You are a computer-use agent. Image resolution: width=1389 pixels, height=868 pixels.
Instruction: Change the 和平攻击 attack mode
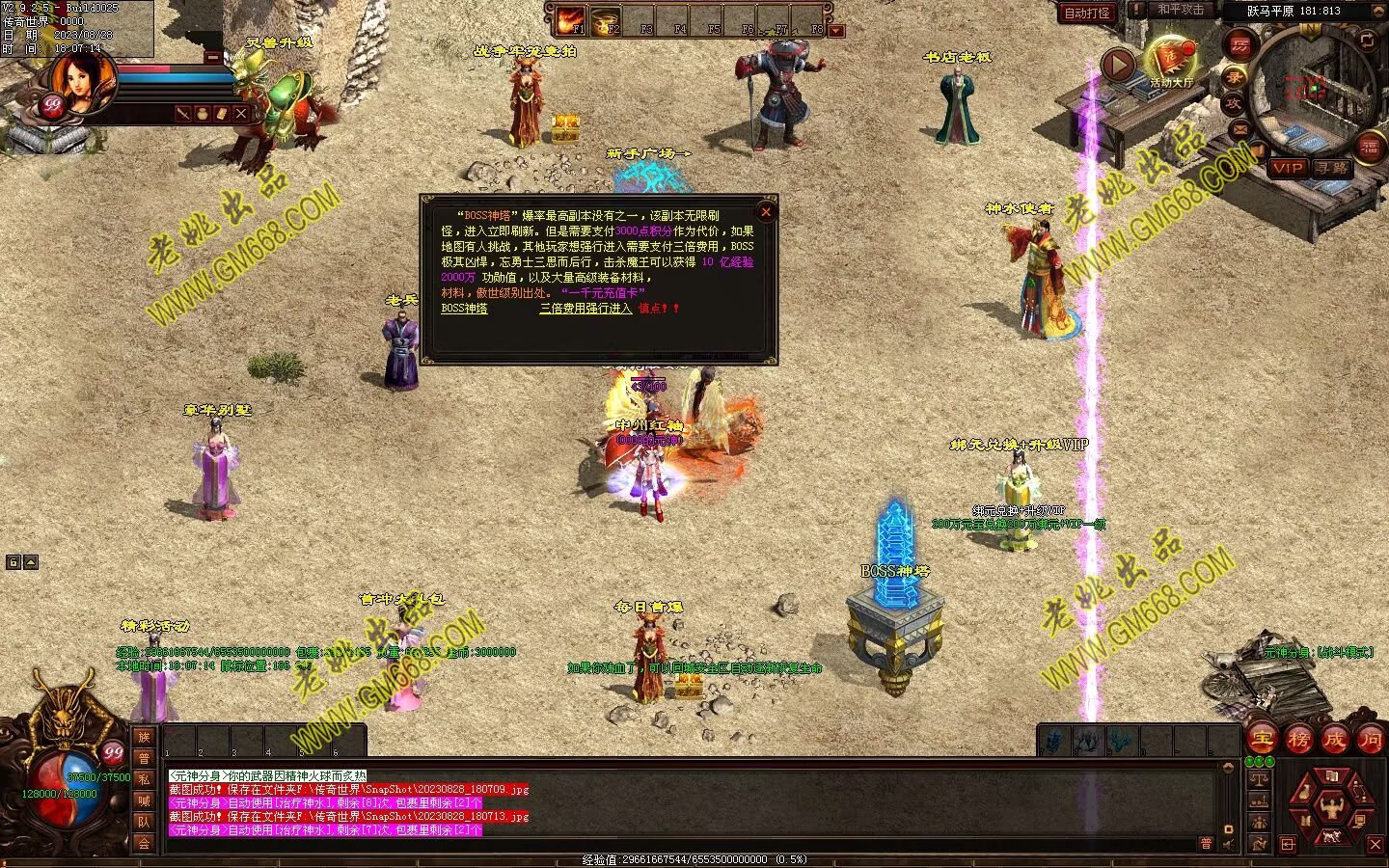click(x=1180, y=10)
